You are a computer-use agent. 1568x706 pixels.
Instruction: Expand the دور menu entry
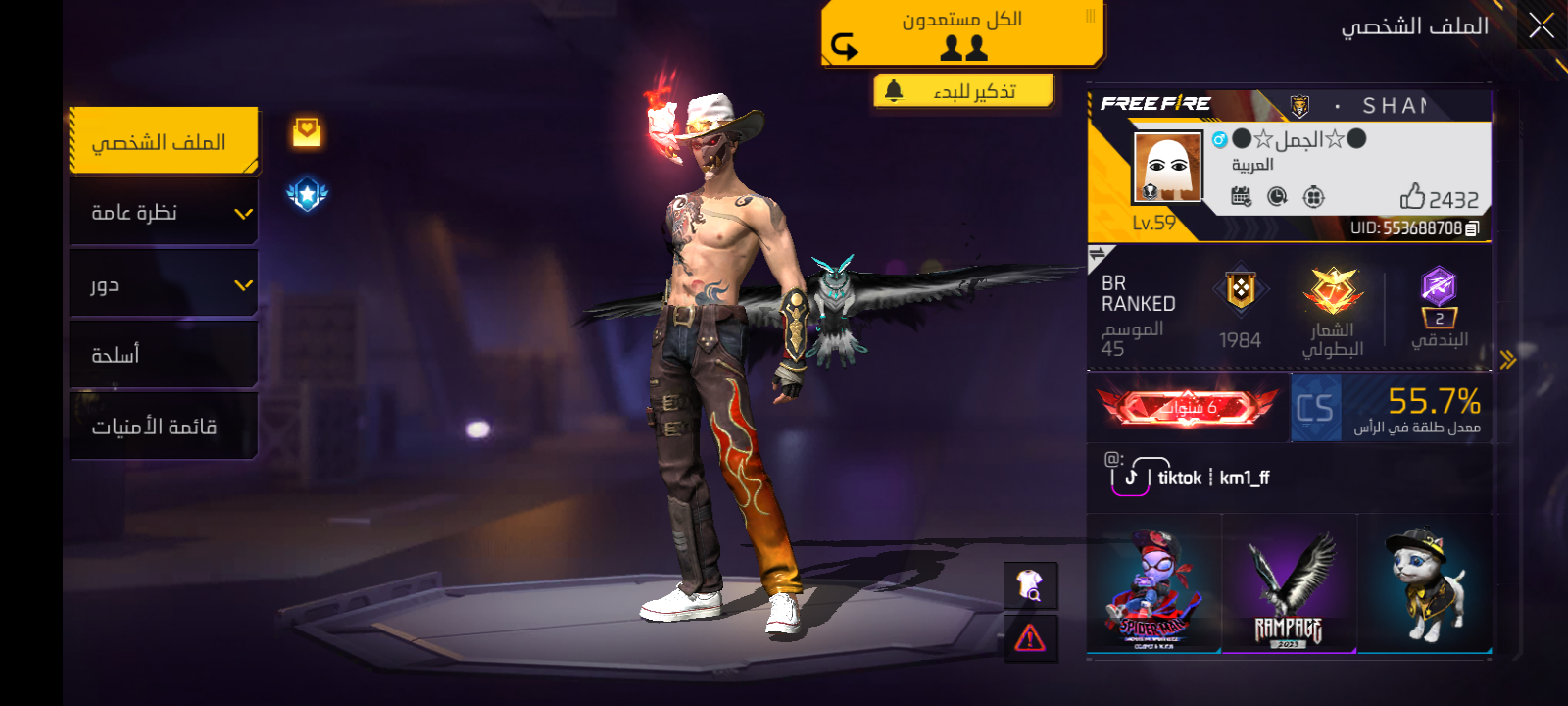pos(163,284)
